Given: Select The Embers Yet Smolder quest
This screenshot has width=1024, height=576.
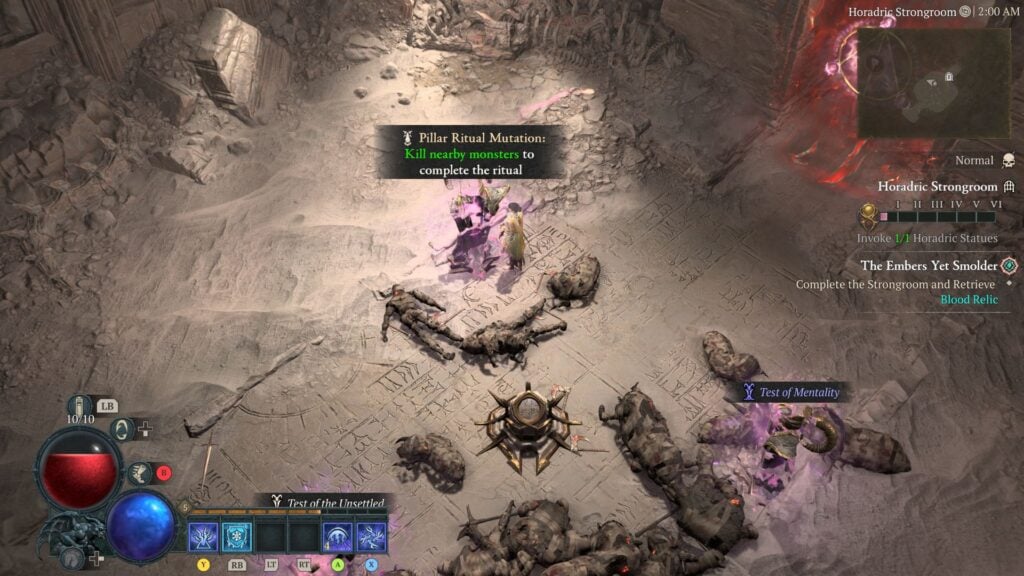Looking at the screenshot, I should [929, 265].
